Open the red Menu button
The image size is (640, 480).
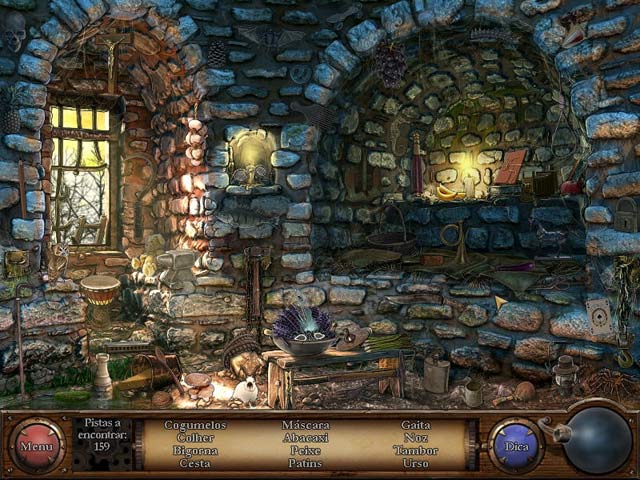37,444
